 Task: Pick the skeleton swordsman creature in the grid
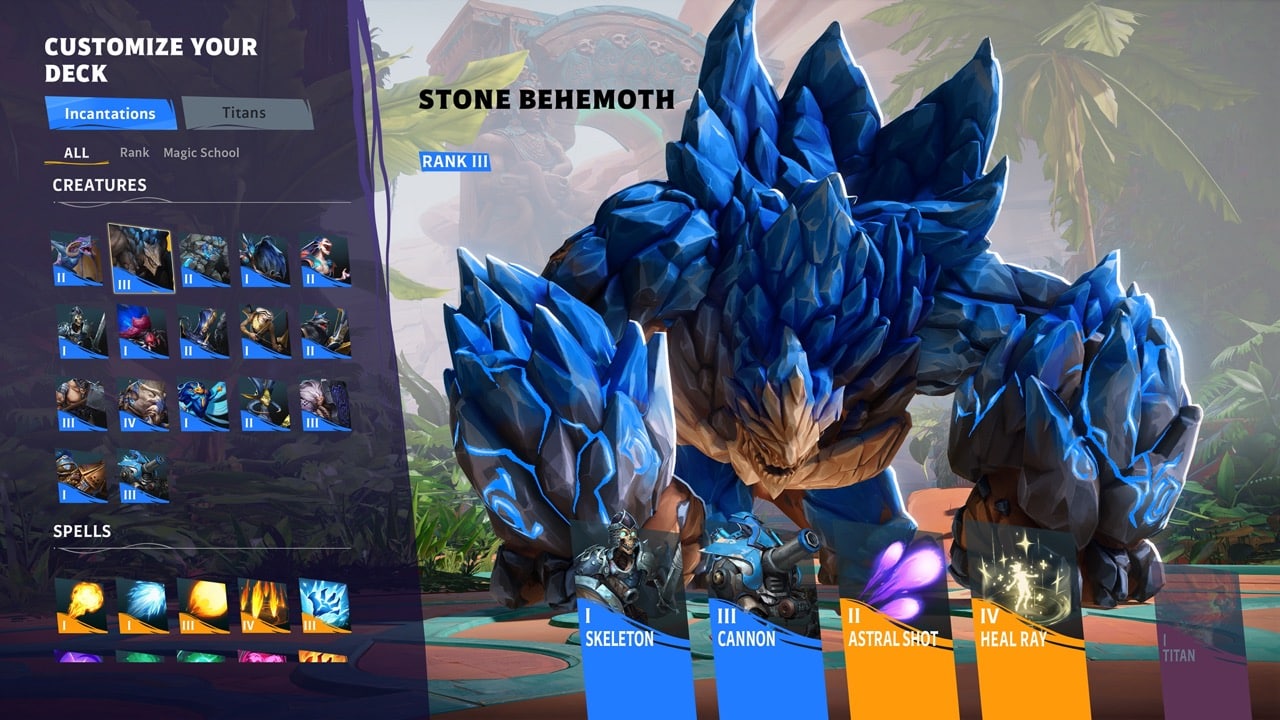[x=80, y=331]
